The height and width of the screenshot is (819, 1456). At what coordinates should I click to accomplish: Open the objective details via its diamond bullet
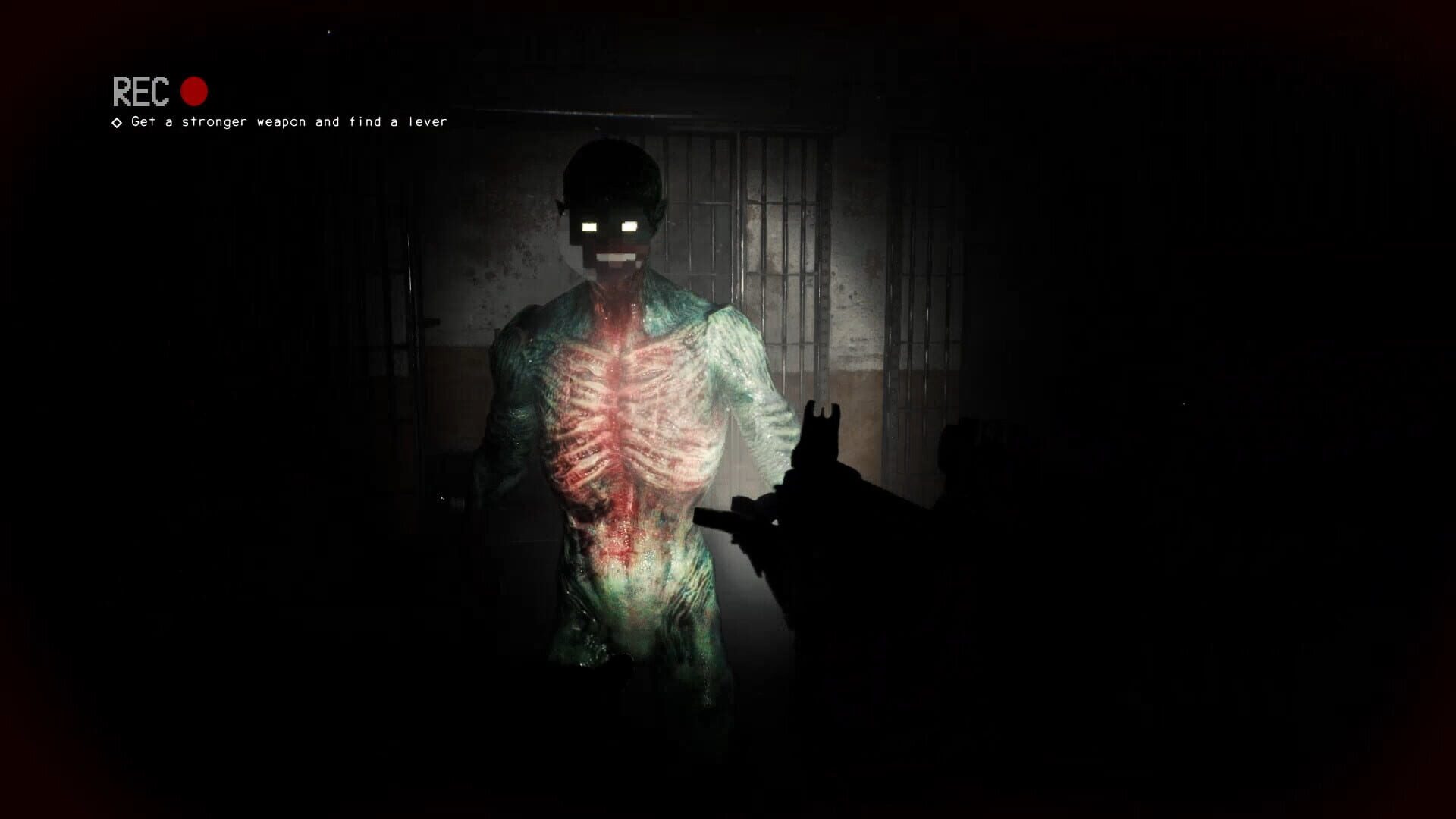click(115, 121)
